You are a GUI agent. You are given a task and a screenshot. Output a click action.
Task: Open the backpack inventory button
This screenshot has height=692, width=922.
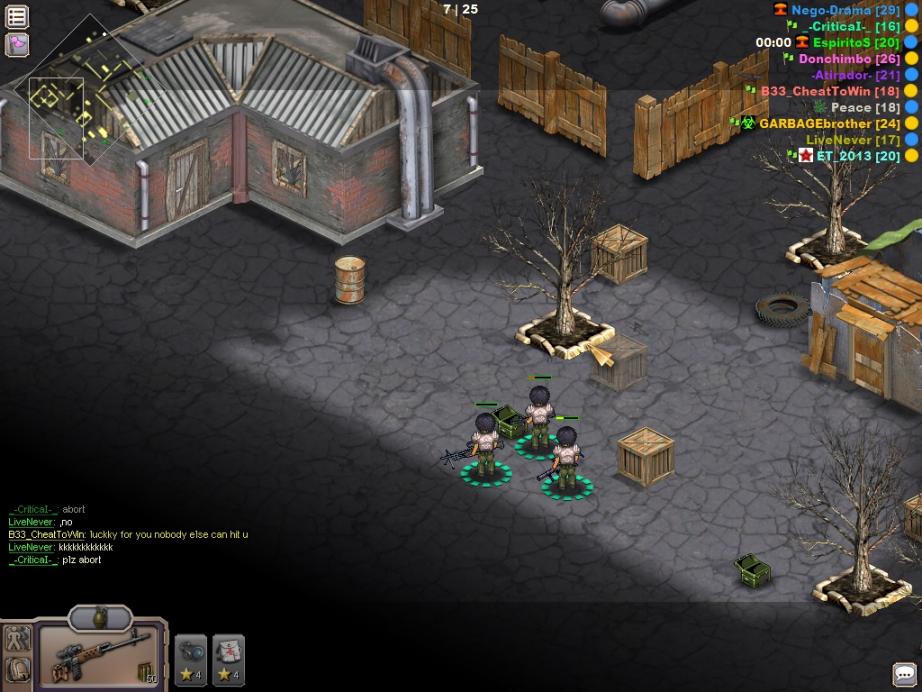click(17, 669)
